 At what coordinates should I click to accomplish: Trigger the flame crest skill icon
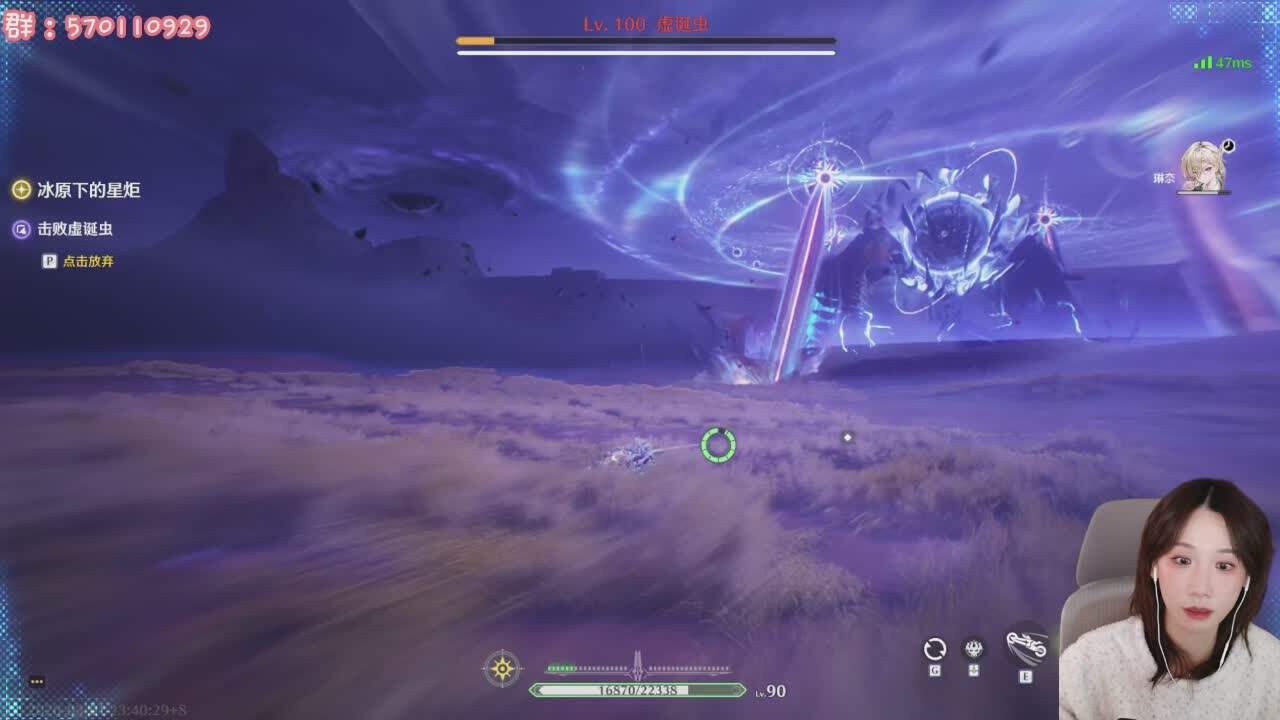(973, 649)
